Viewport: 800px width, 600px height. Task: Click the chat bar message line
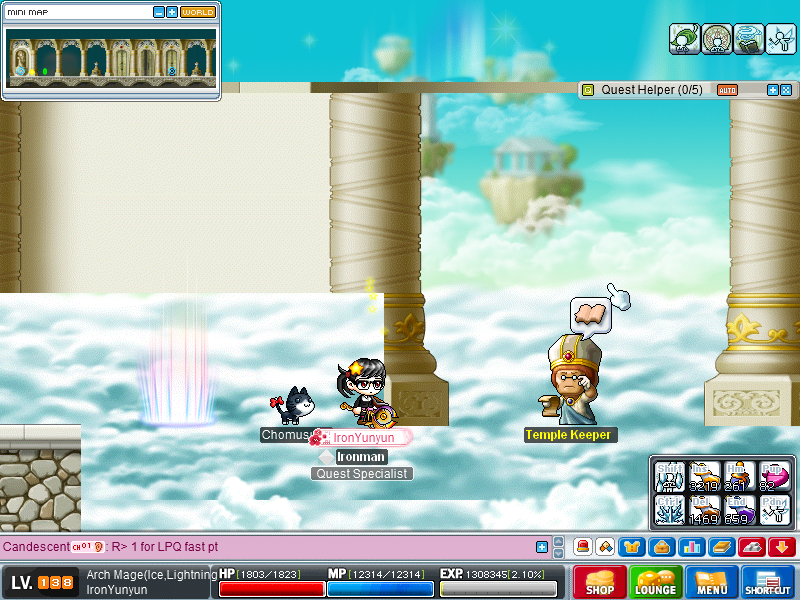(260, 547)
